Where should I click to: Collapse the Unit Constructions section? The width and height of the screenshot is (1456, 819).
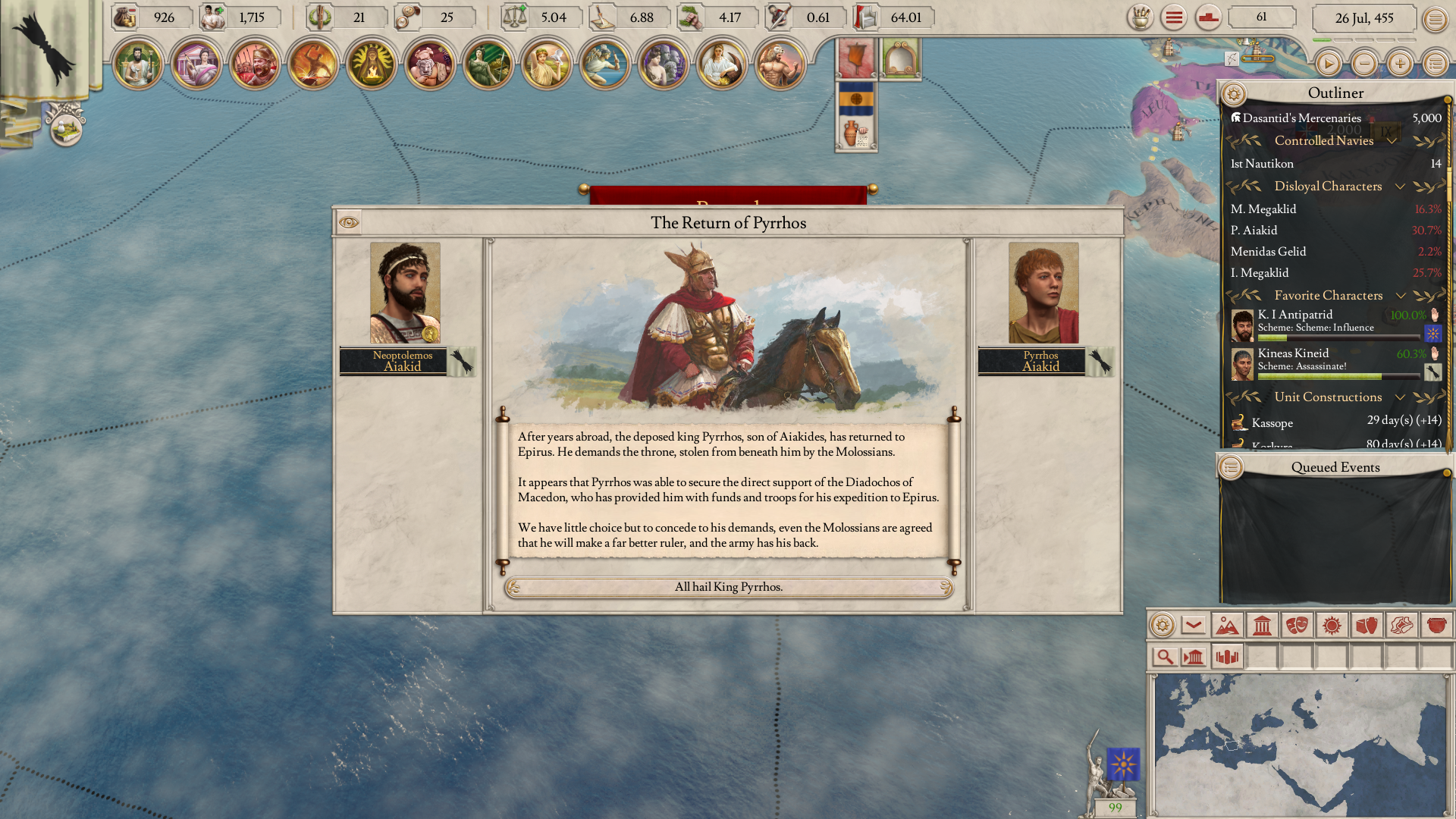1400,397
